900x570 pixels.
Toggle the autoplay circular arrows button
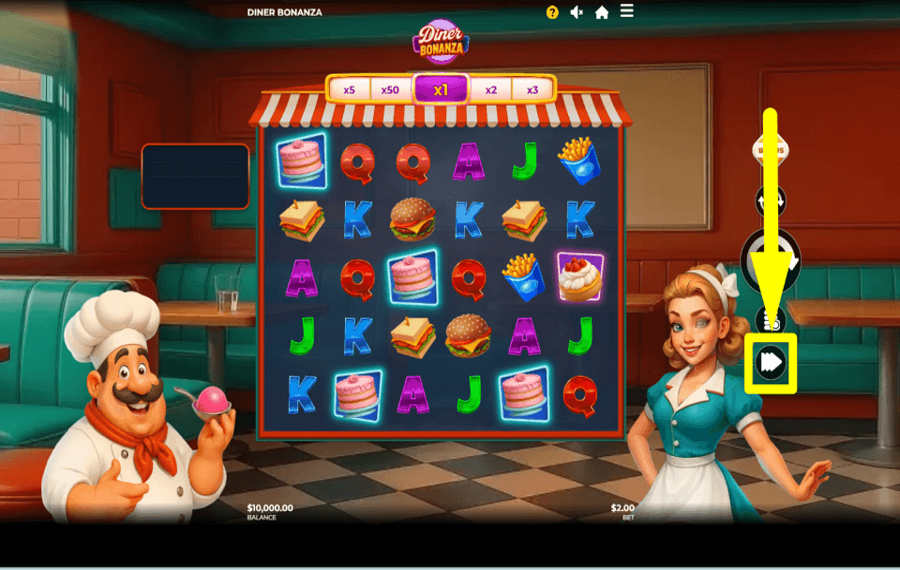[x=770, y=200]
